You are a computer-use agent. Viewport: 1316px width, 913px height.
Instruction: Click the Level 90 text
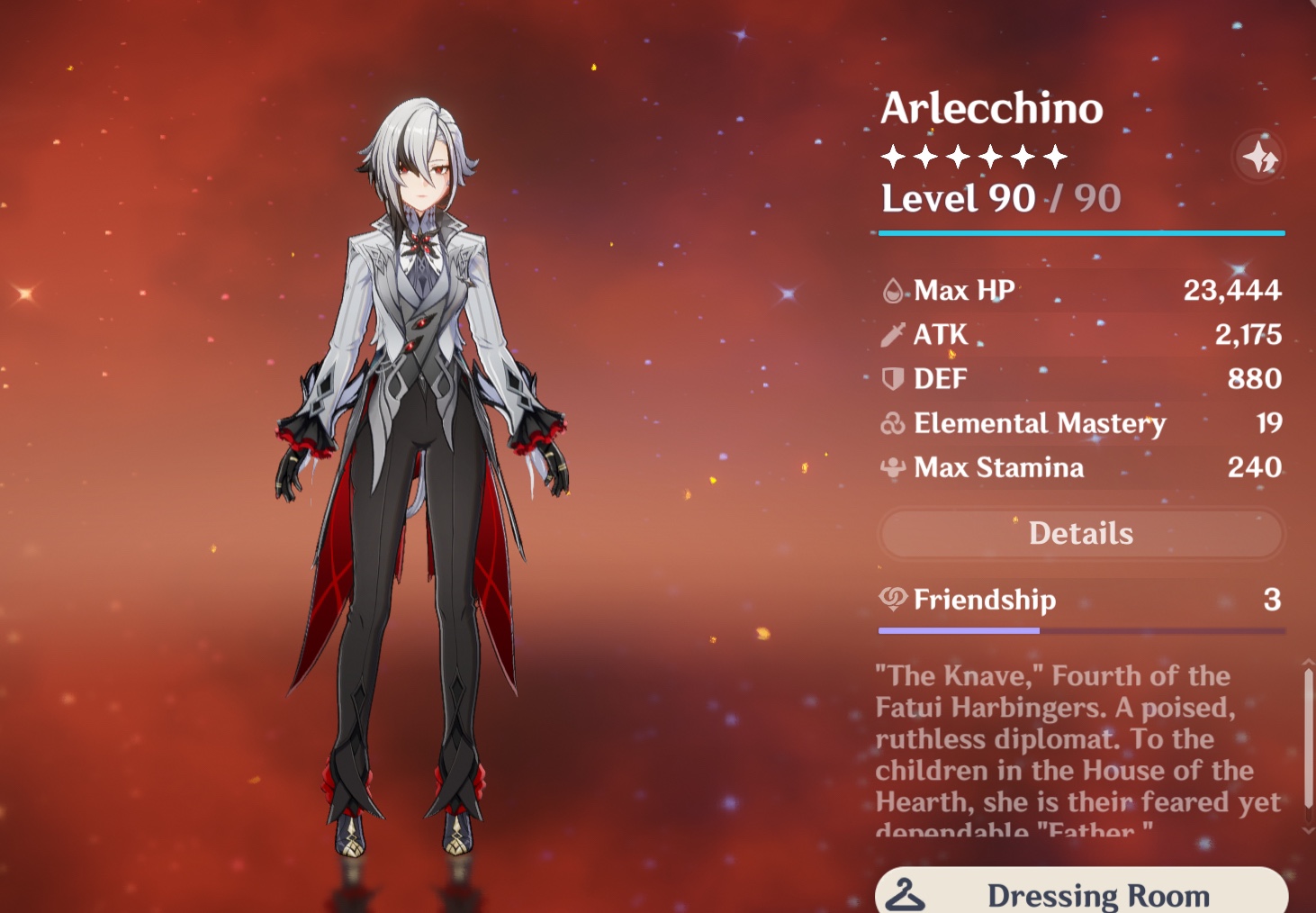pyautogui.click(x=959, y=198)
